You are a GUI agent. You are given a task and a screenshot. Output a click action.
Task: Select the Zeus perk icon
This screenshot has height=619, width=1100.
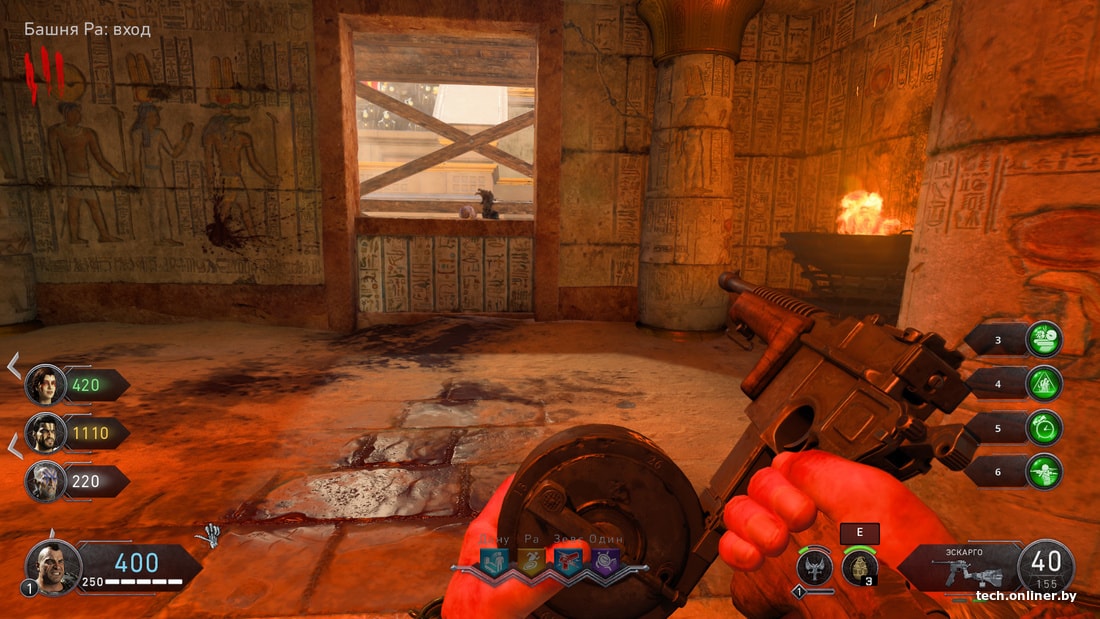[569, 562]
